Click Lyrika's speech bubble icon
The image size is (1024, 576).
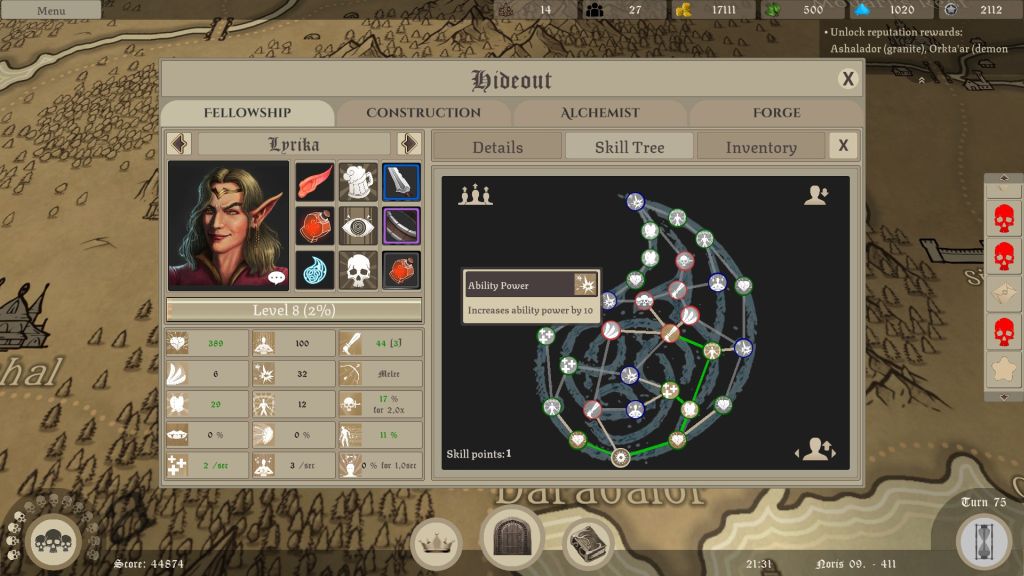point(277,277)
